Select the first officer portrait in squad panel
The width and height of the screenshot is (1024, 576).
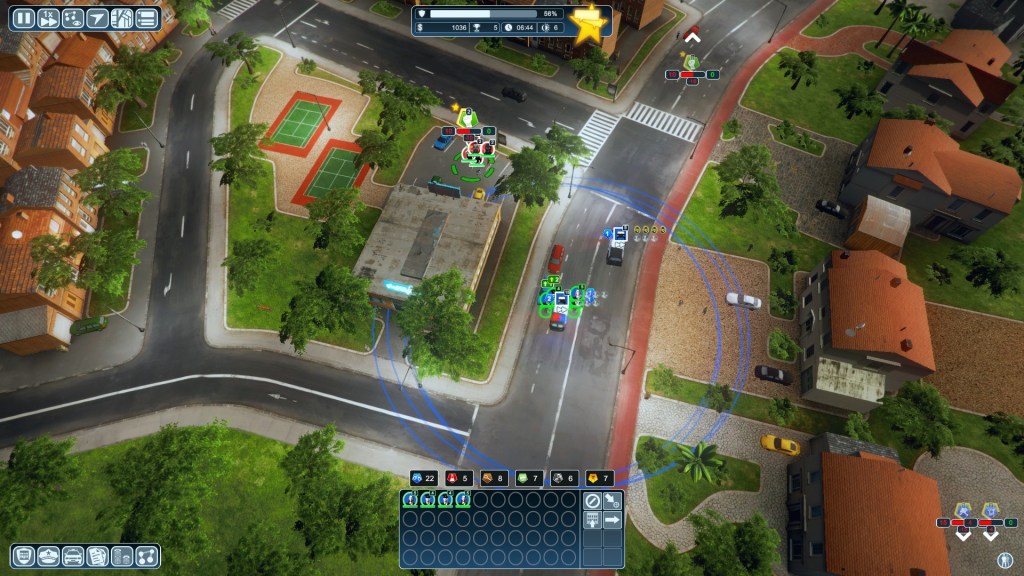coord(411,500)
